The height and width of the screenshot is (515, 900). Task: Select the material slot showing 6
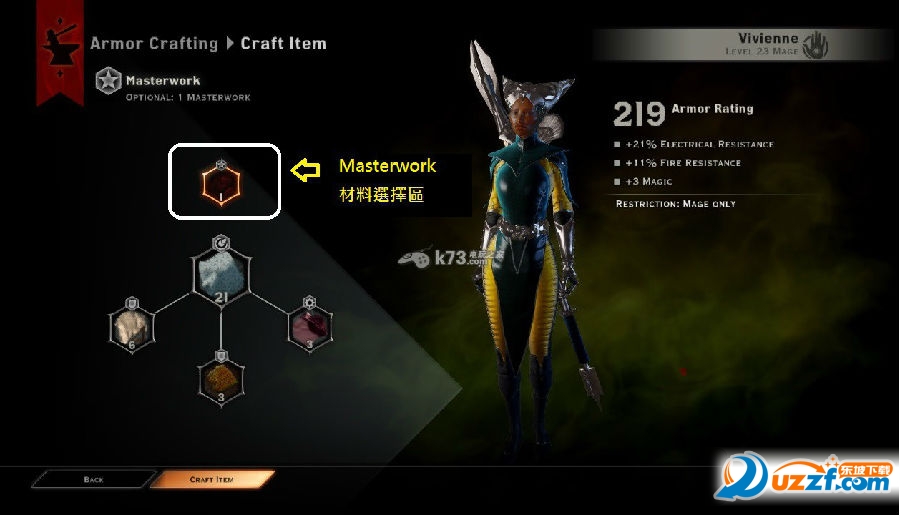132,326
